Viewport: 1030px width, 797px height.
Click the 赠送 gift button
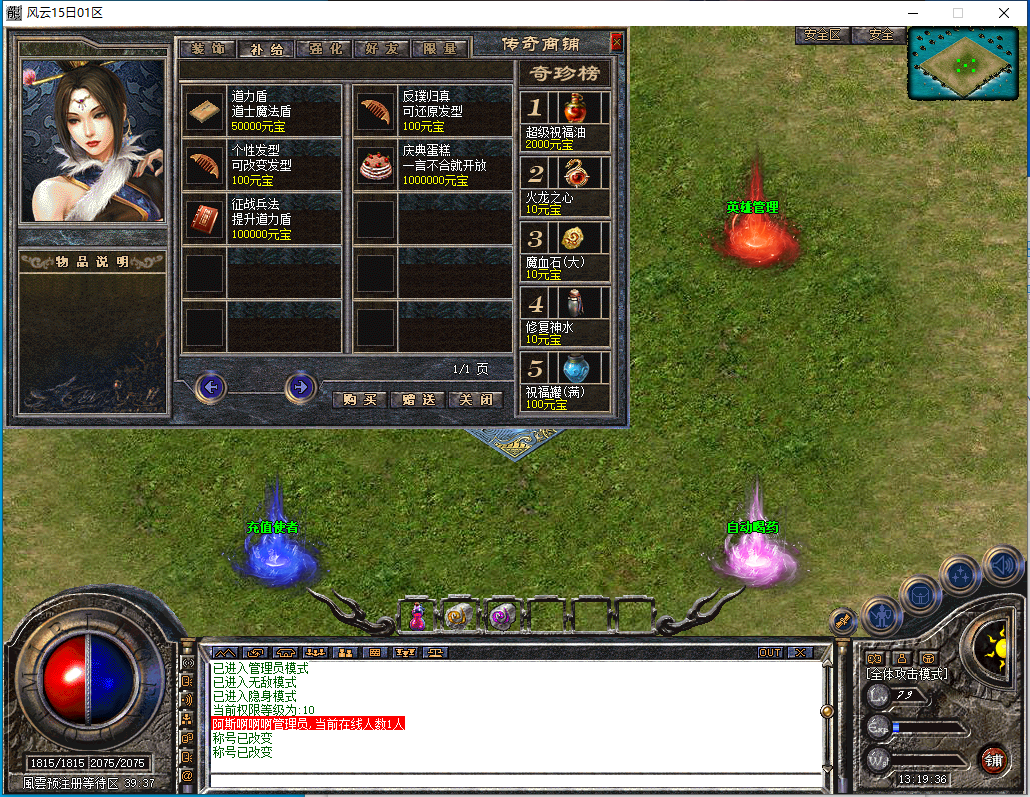click(x=417, y=399)
